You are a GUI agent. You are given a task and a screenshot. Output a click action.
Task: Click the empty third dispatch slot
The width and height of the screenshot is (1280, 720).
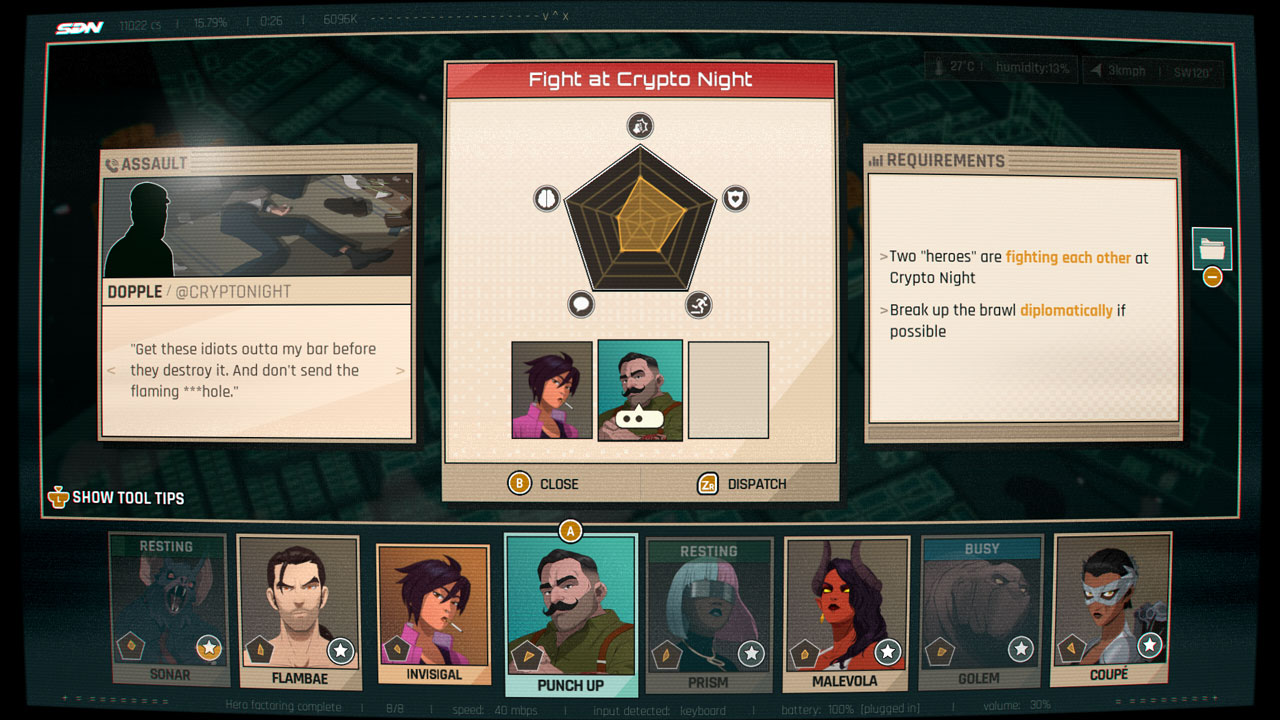pyautogui.click(x=728, y=390)
